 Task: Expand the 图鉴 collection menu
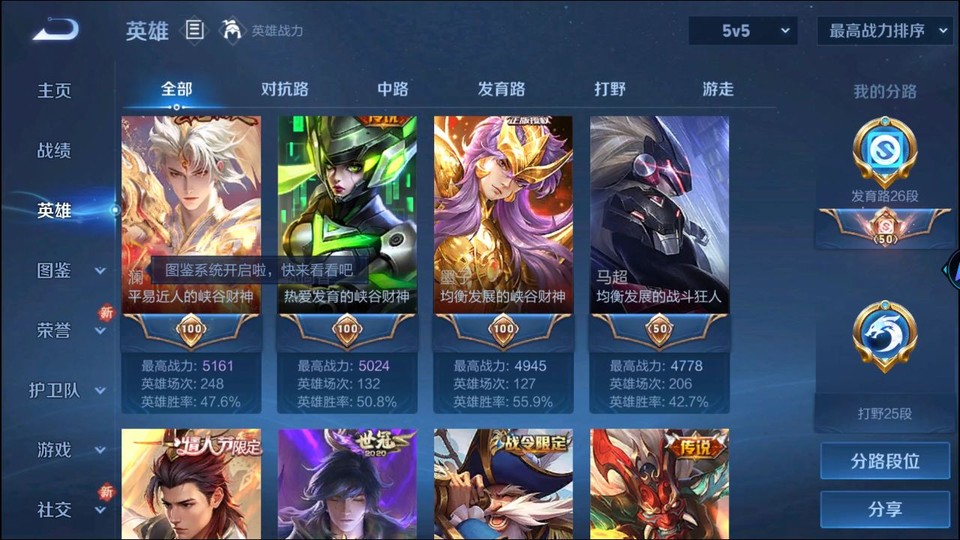tap(68, 270)
